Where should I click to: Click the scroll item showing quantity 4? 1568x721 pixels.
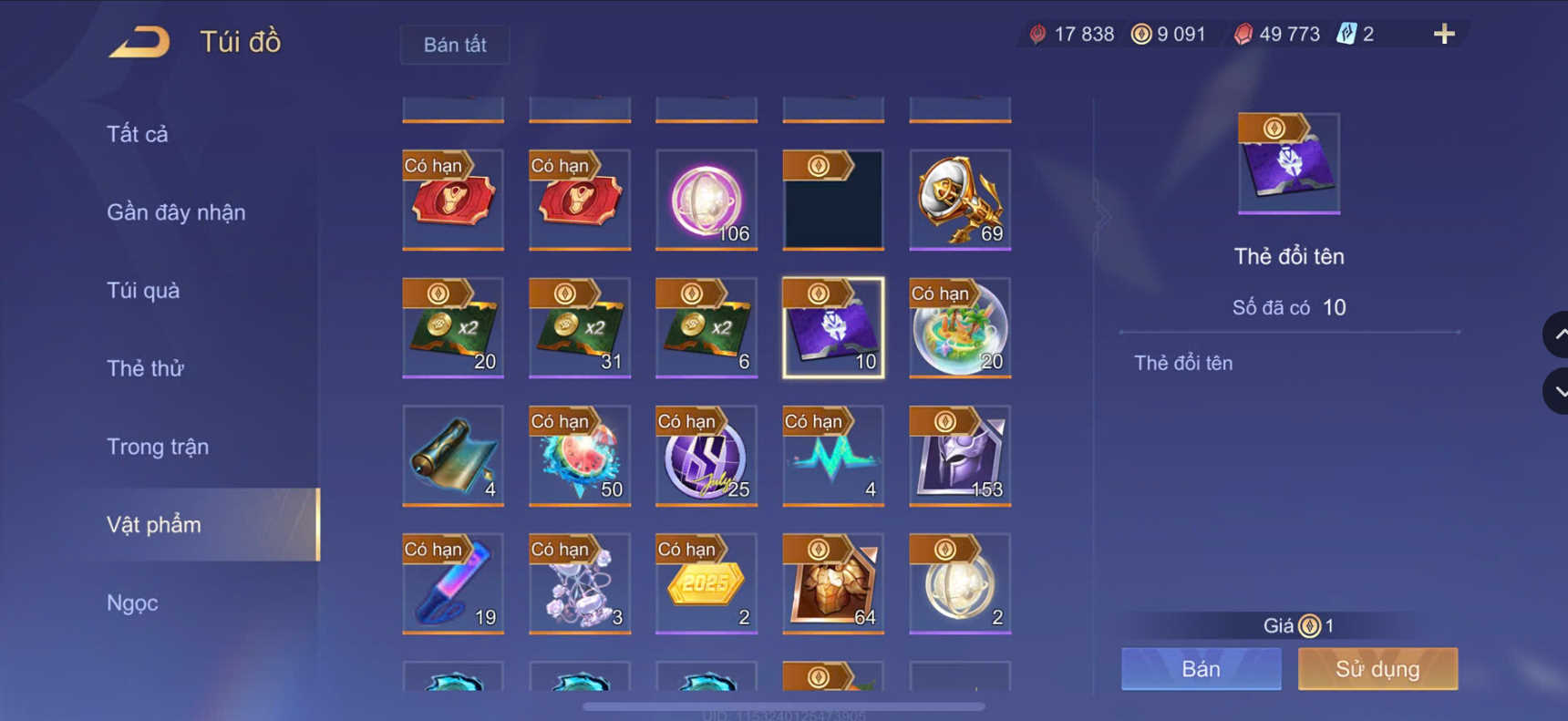453,456
